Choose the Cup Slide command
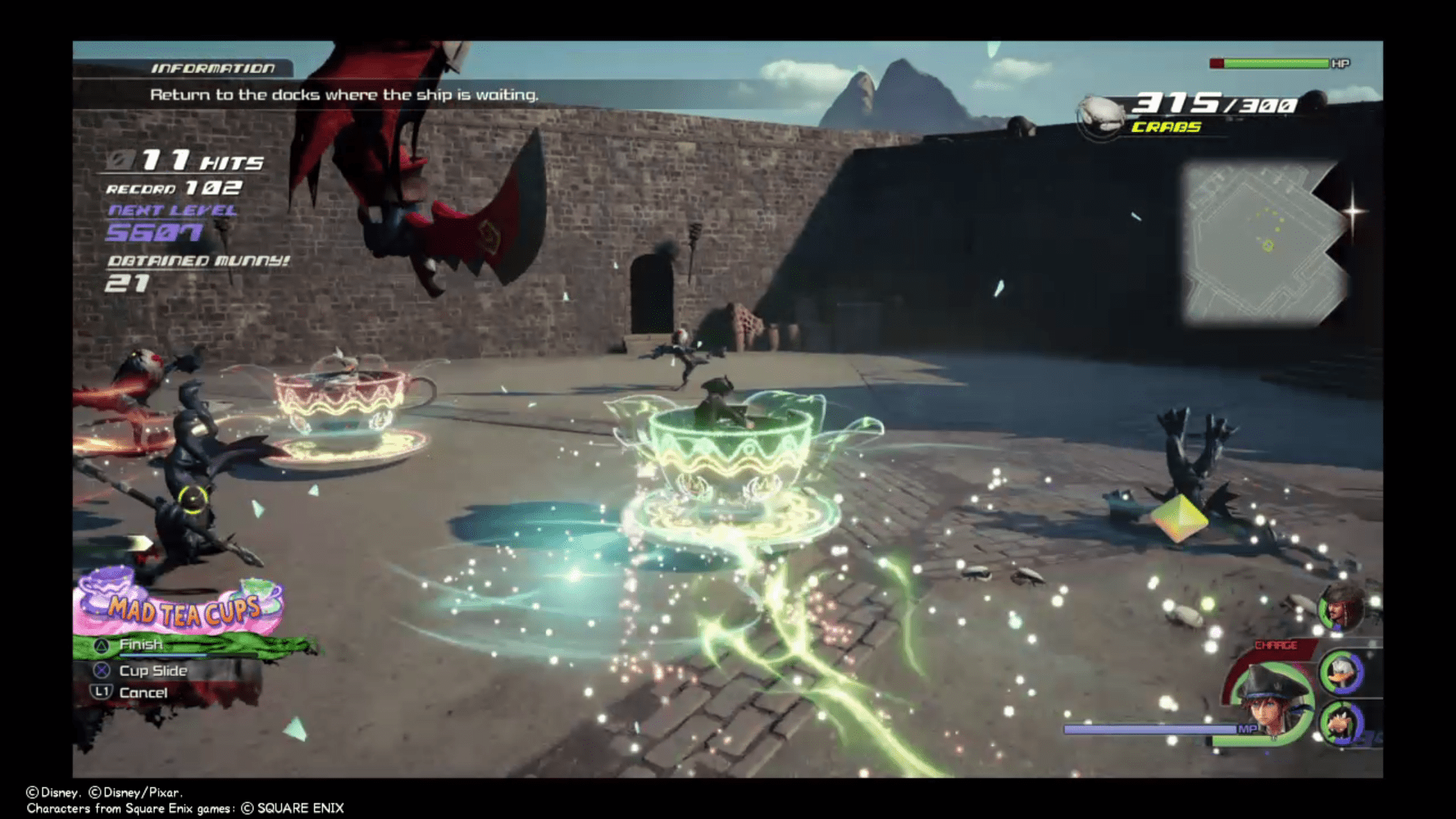Image resolution: width=1456 pixels, height=819 pixels. click(x=152, y=670)
